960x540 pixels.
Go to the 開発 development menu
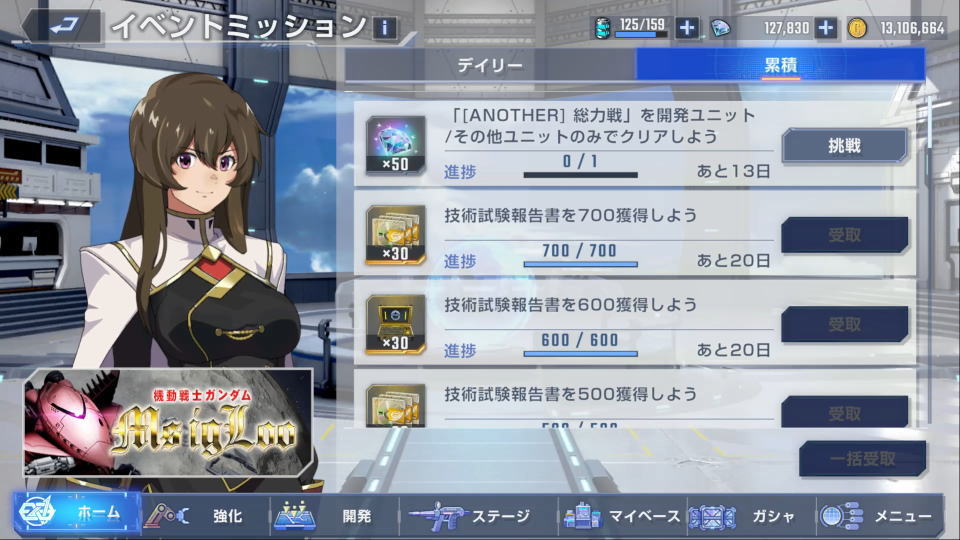(x=334, y=516)
